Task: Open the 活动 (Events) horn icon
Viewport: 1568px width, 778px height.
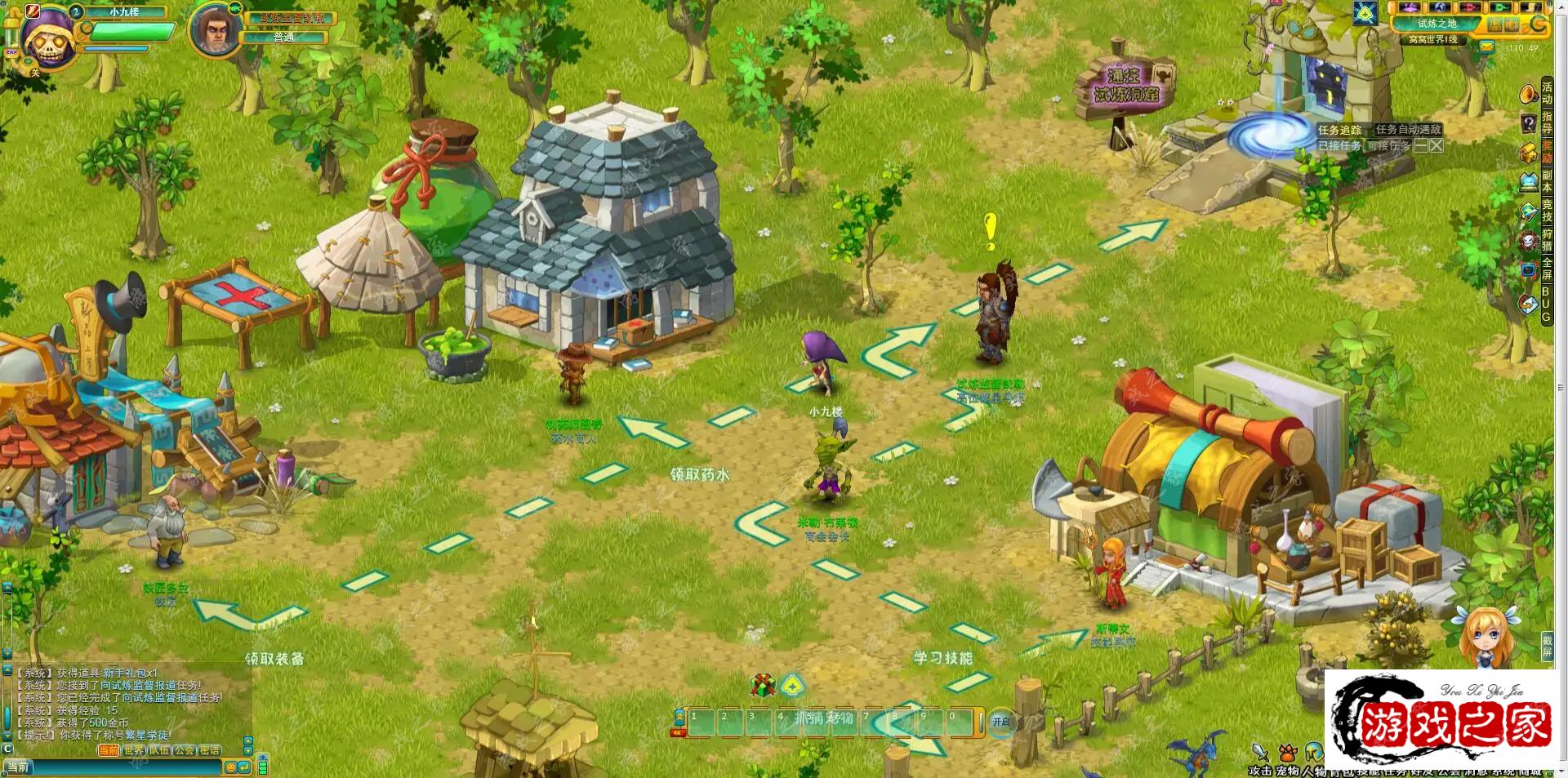Action: 1529,95
